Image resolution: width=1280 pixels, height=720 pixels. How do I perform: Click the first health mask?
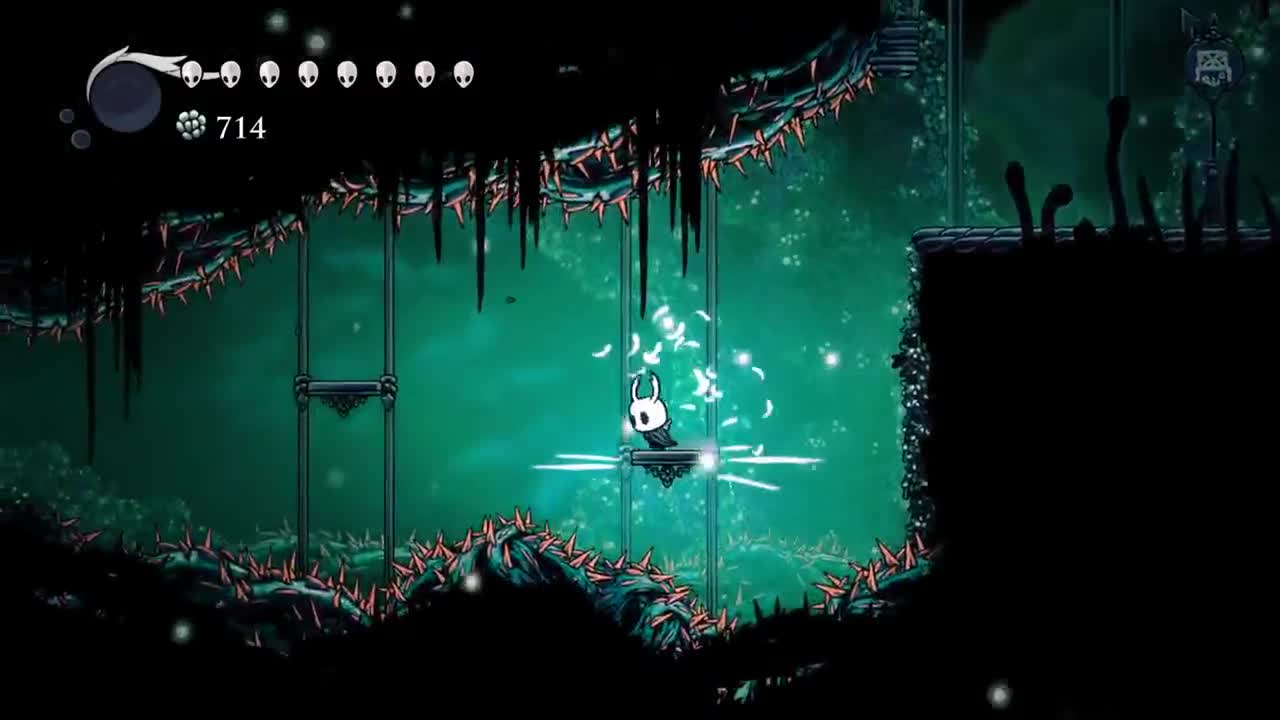[193, 75]
